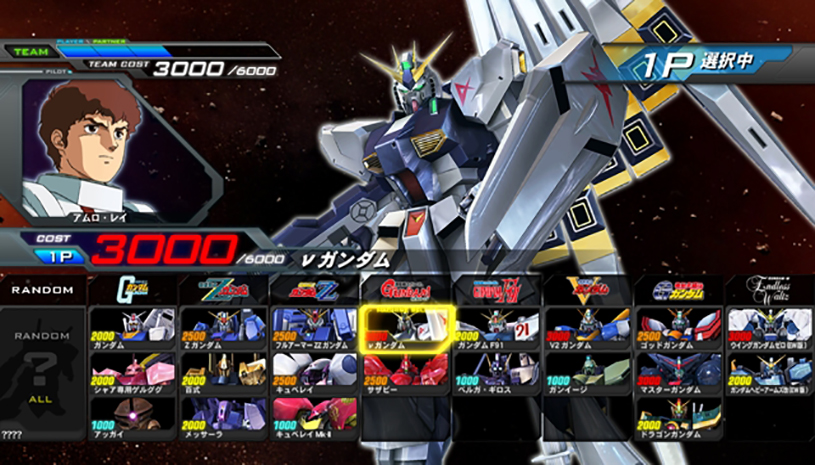
Task: Pick the red Qubeley Mk-II unit
Action: pos(315,417)
